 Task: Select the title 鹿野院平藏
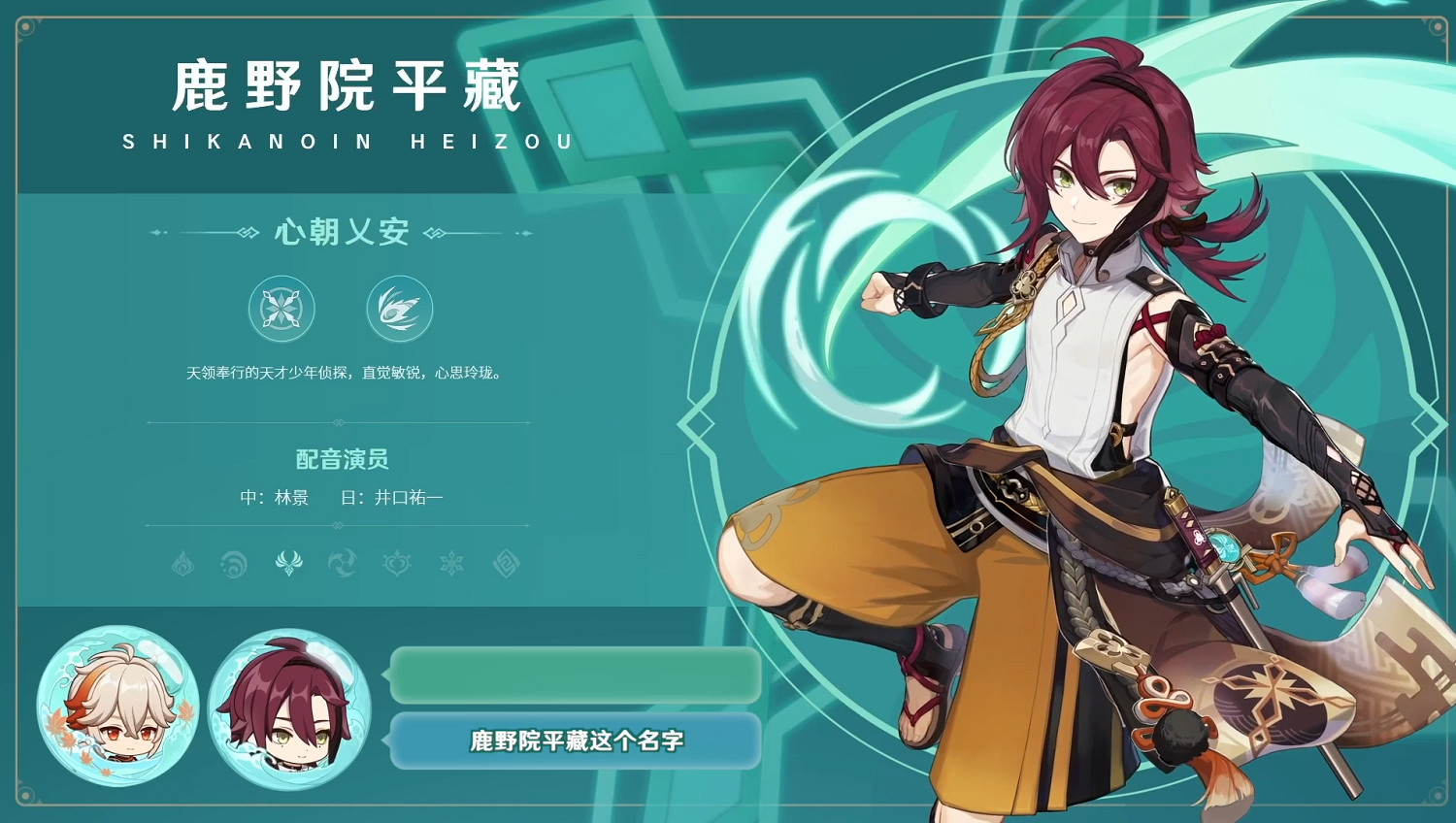(345, 85)
